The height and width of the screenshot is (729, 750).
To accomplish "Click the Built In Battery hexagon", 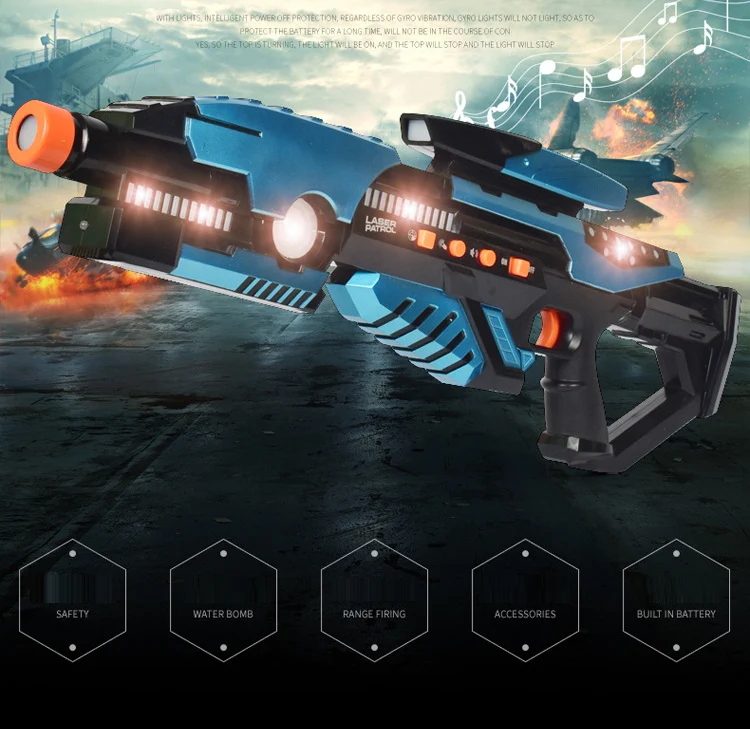I will [x=676, y=600].
